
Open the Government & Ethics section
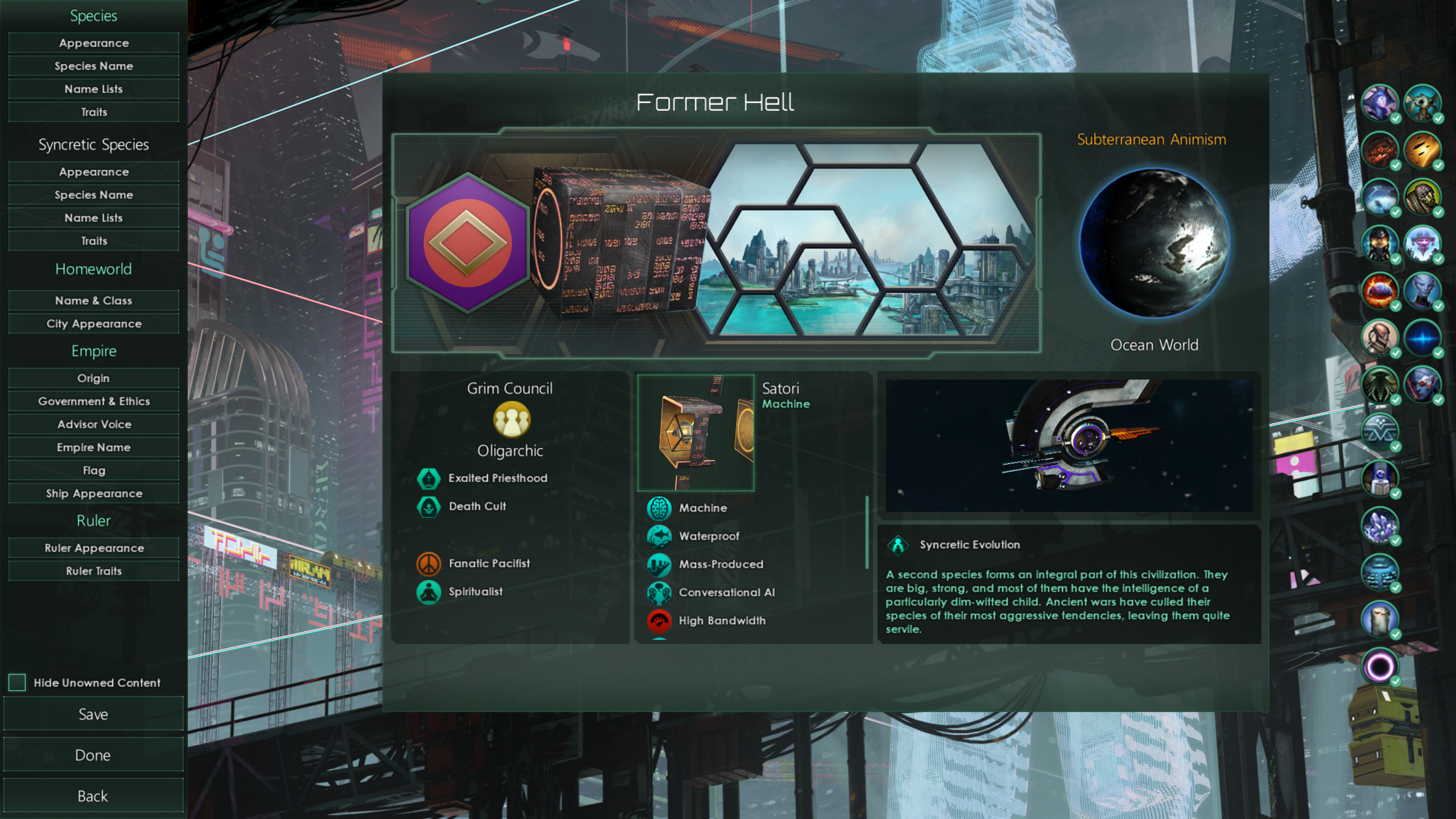click(93, 401)
